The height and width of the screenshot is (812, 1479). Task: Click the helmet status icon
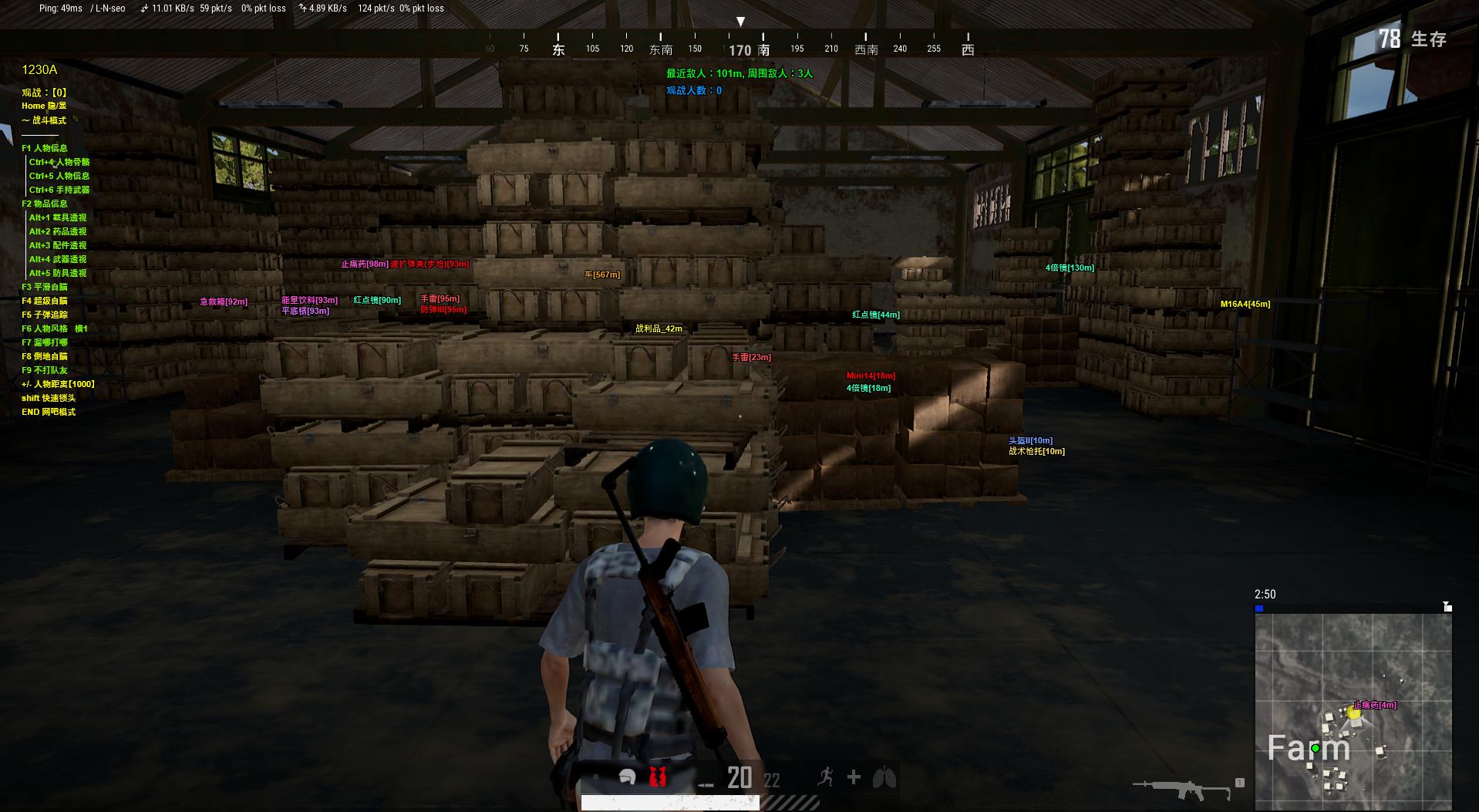[x=627, y=777]
